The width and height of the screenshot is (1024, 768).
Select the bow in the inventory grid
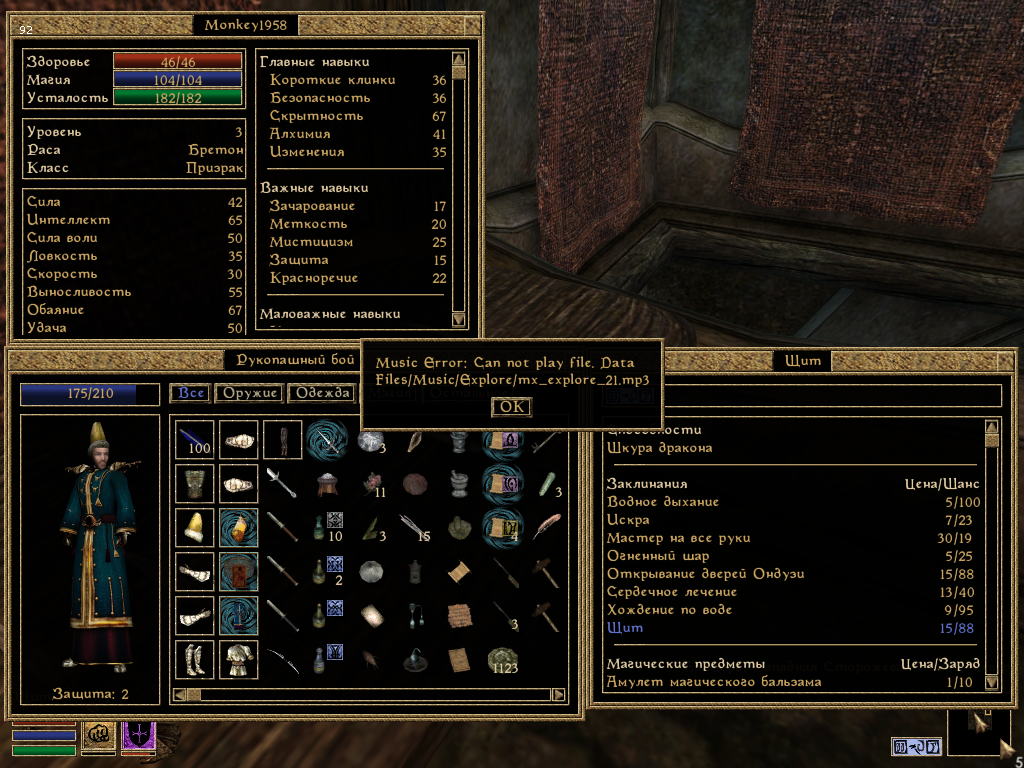point(282,659)
